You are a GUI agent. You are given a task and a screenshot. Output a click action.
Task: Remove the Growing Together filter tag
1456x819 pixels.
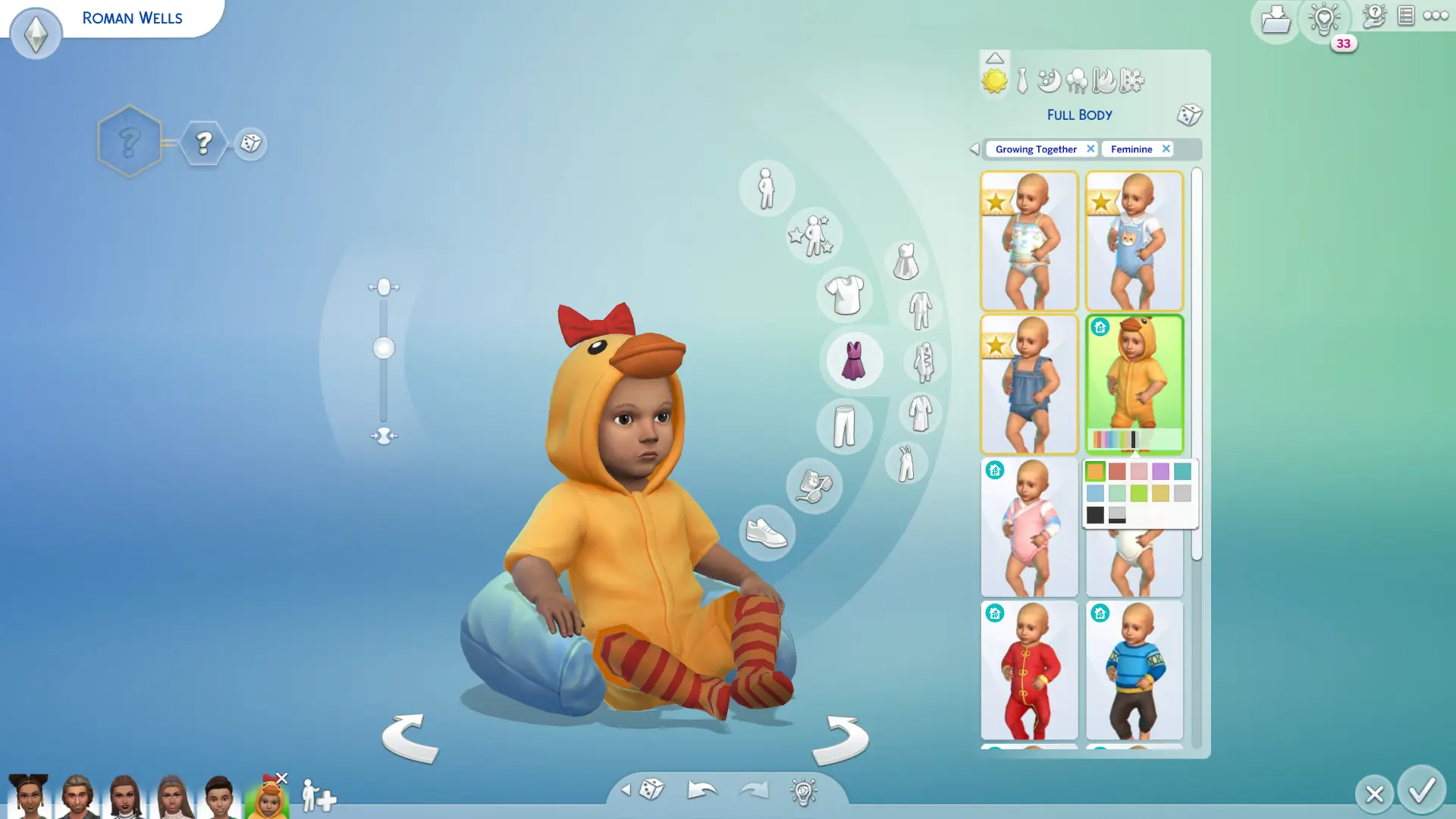point(1090,149)
